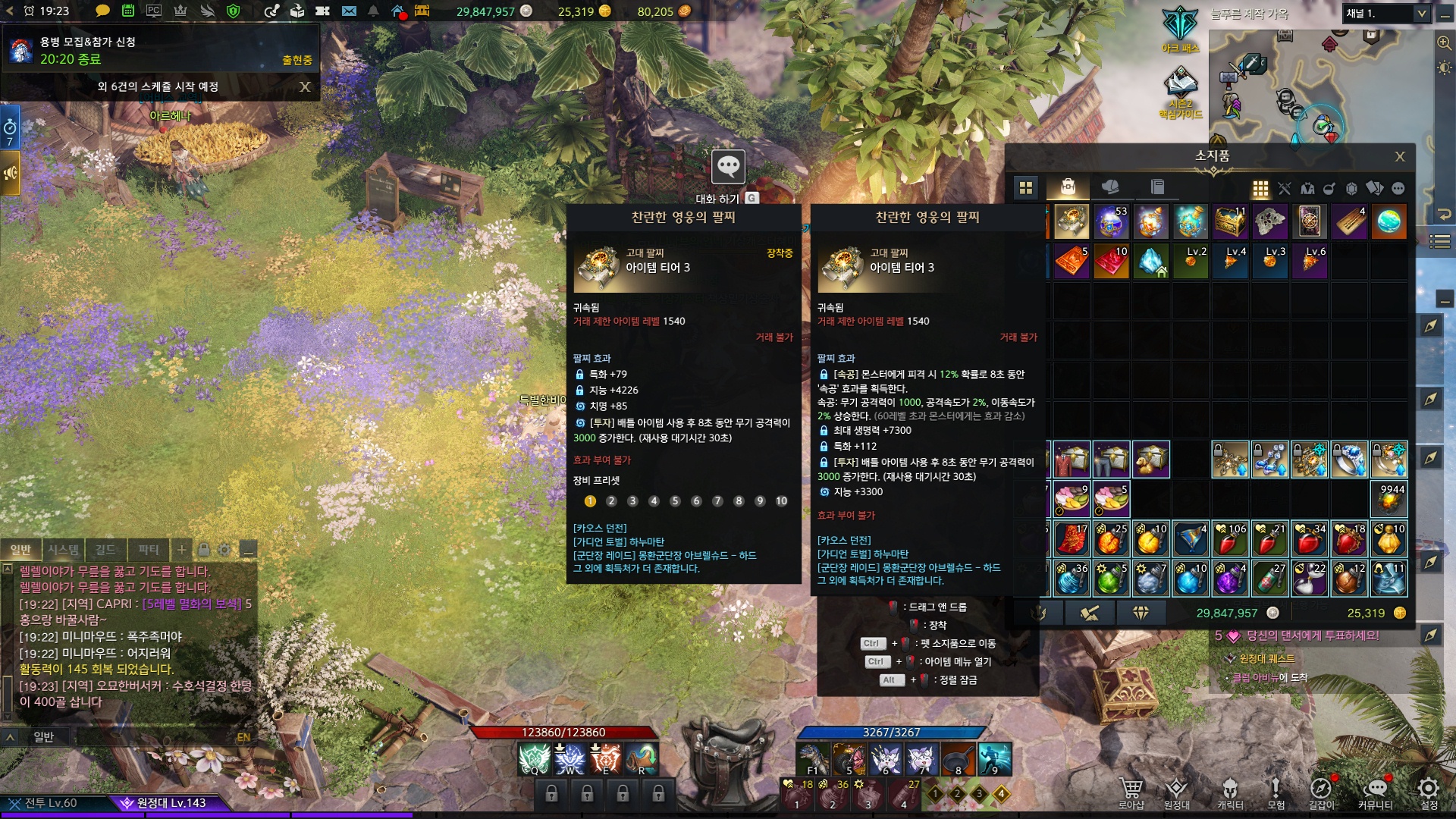Image resolution: width=1456 pixels, height=819 pixels.
Task: Open the 모험 adventure menu
Action: [1276, 792]
